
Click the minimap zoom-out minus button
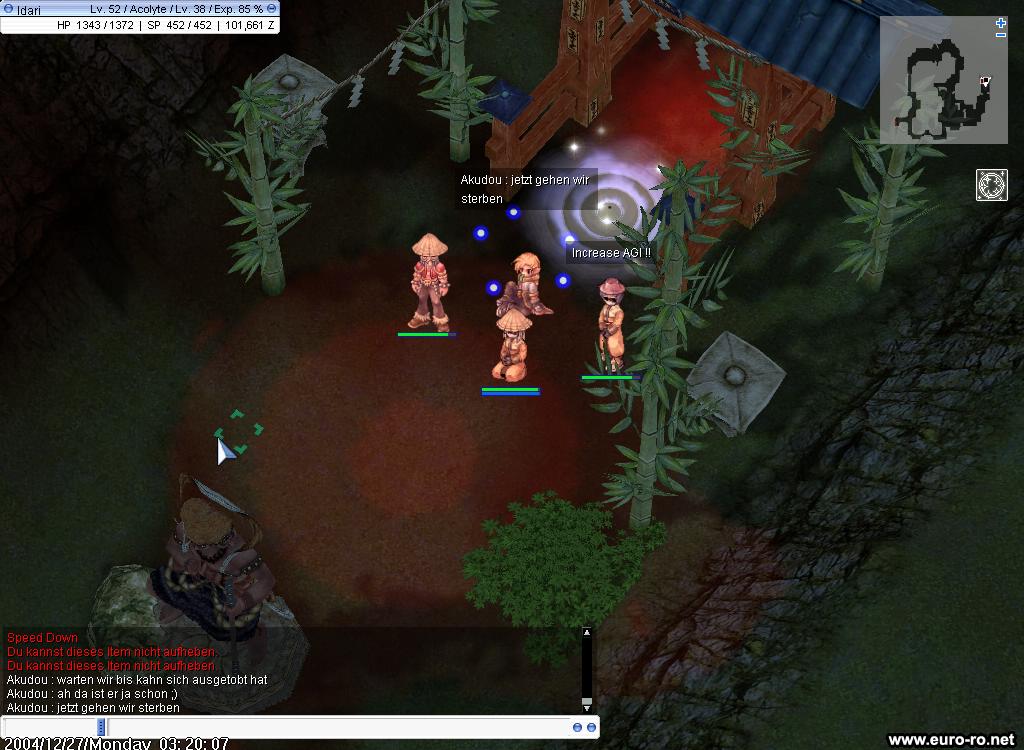[x=1001, y=35]
